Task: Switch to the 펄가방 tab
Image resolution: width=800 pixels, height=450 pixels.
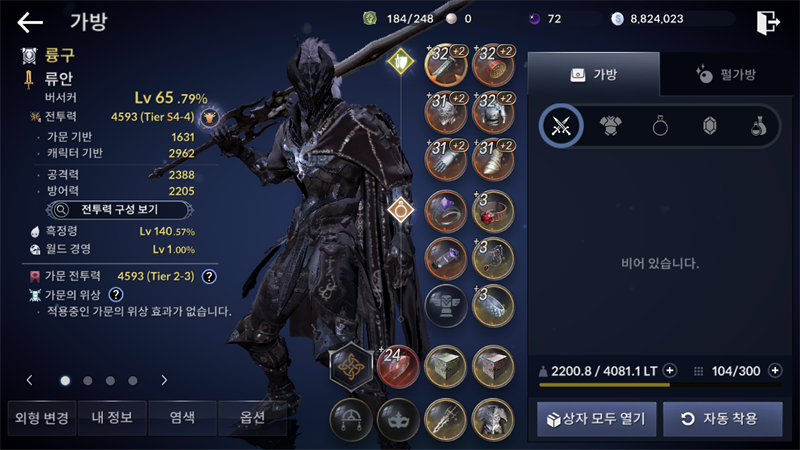Action: pyautogui.click(x=725, y=74)
